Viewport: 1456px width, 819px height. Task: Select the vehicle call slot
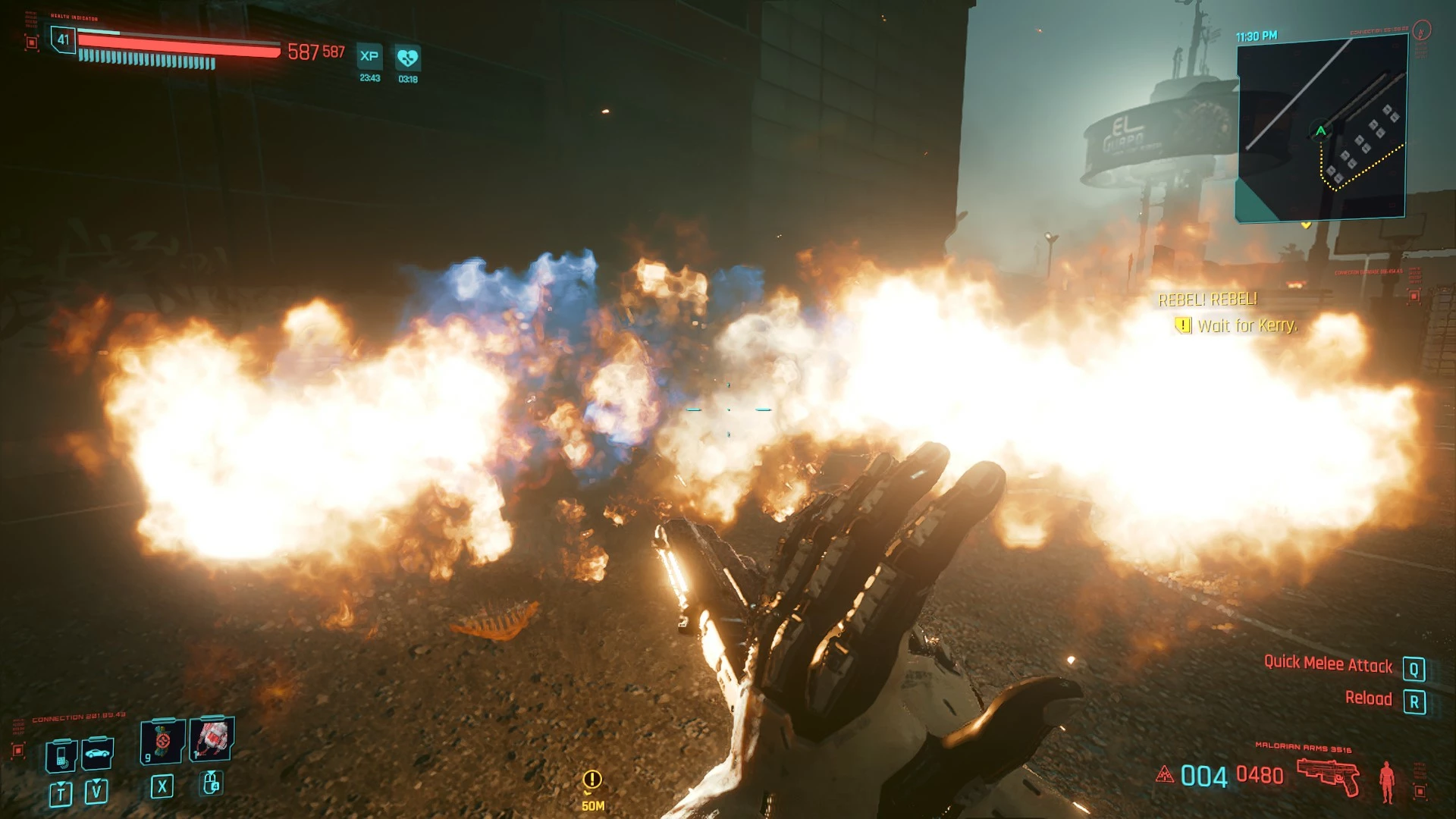[x=98, y=753]
